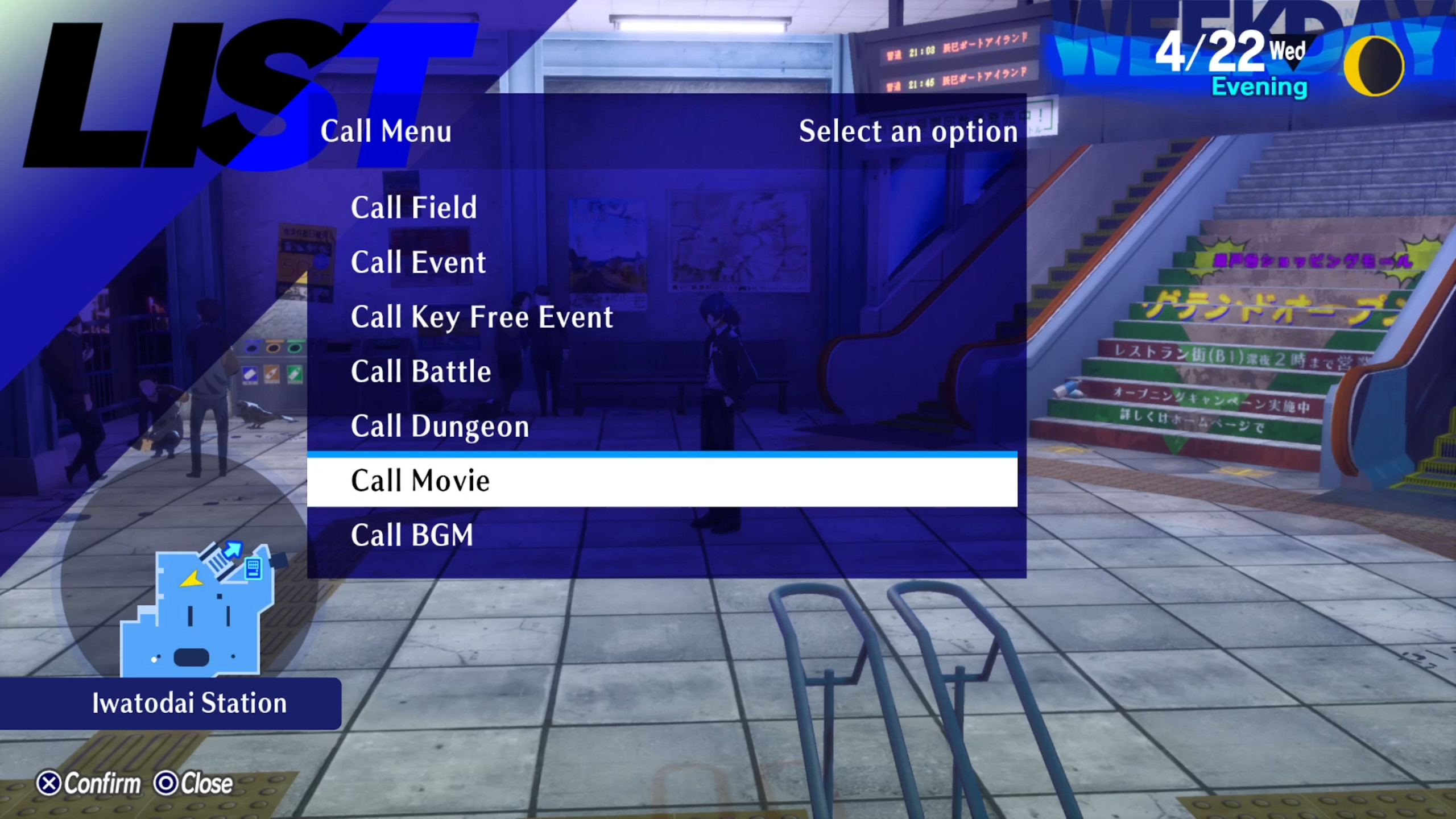
Task: Click the blue exit arrow on the minimap
Action: tap(232, 549)
